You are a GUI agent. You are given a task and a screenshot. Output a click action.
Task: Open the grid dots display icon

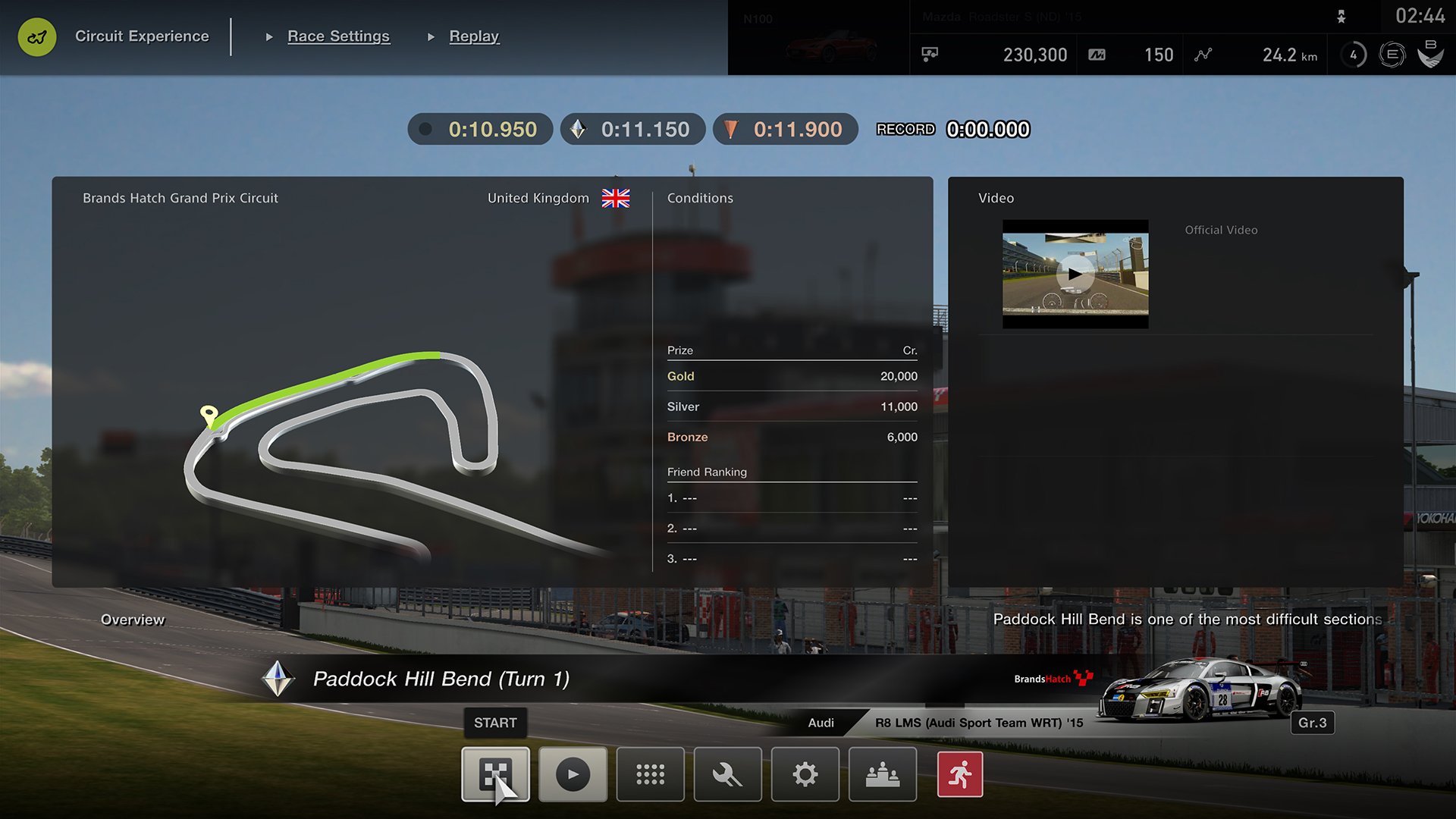tap(650, 774)
